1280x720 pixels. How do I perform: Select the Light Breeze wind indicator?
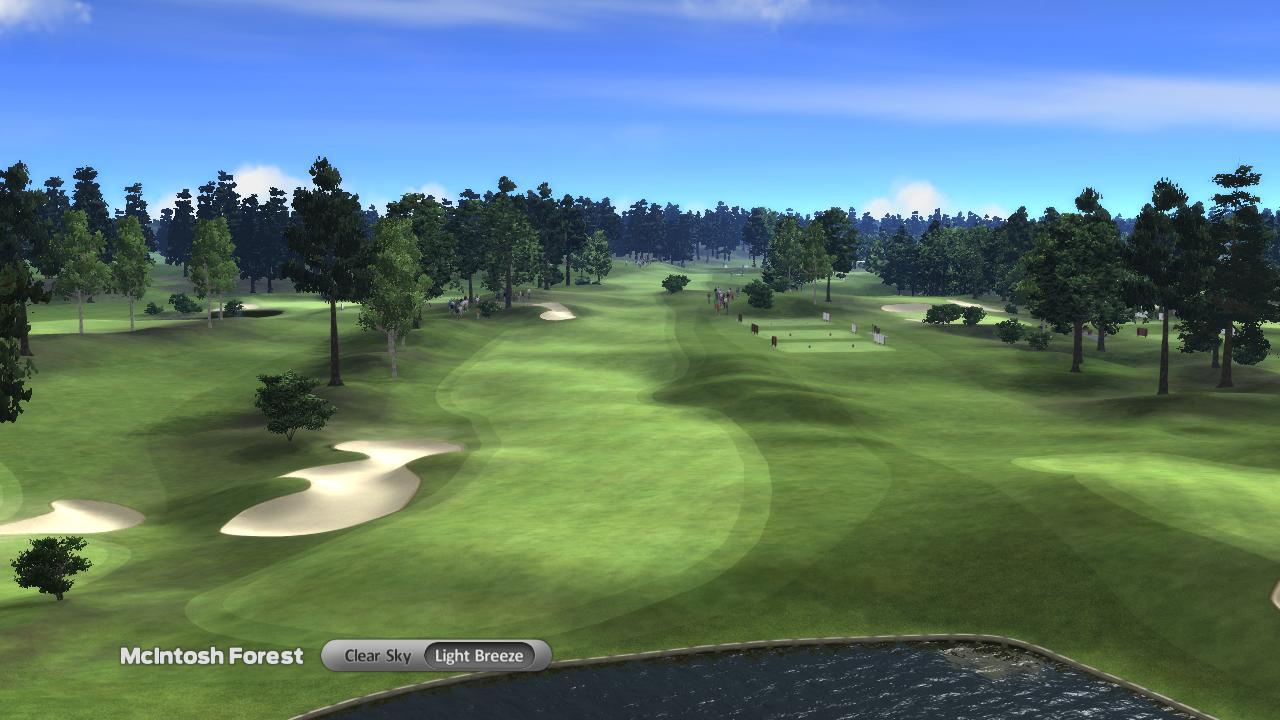coord(480,655)
